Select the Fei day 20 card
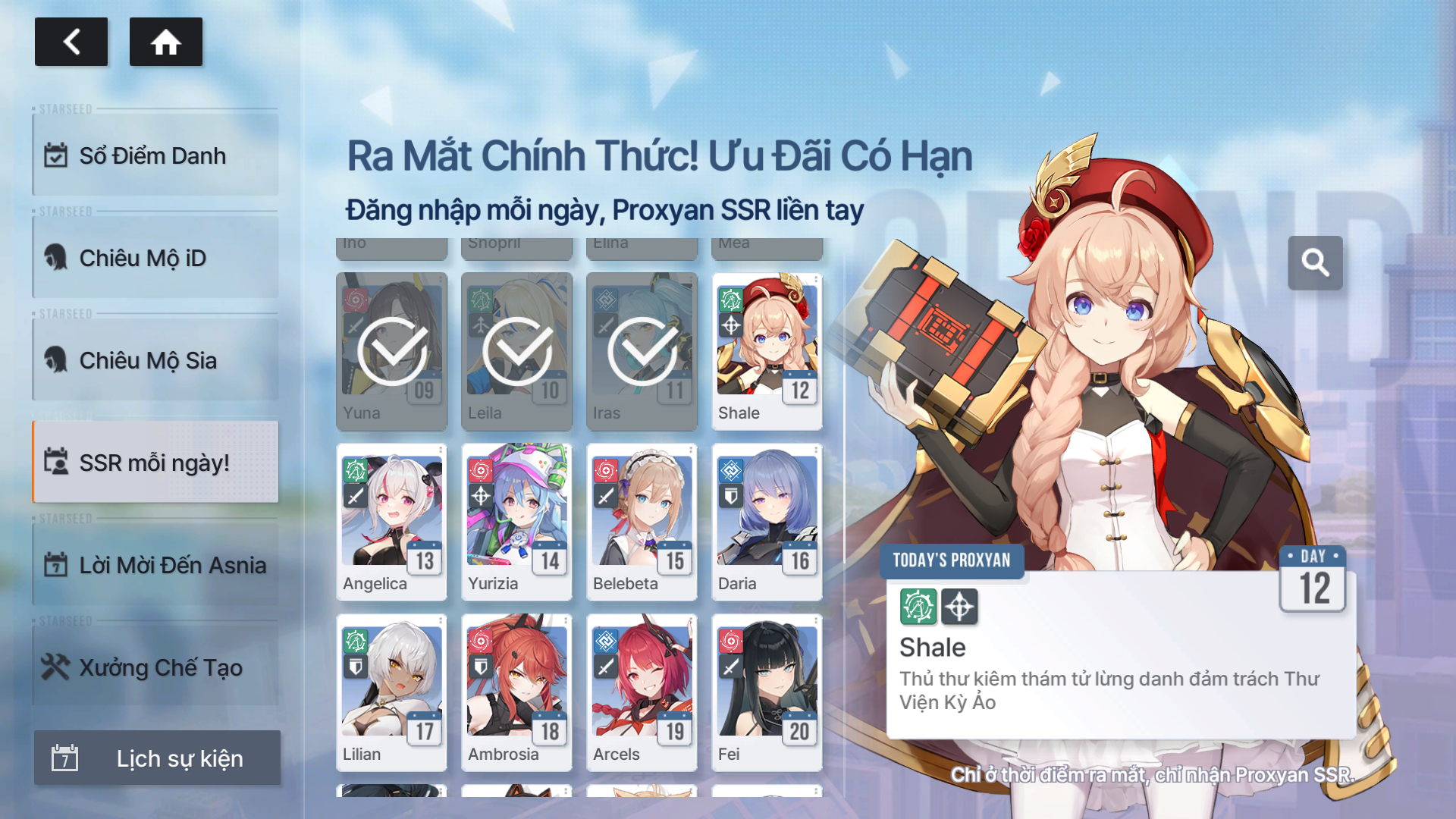The image size is (1456, 819). [767, 692]
